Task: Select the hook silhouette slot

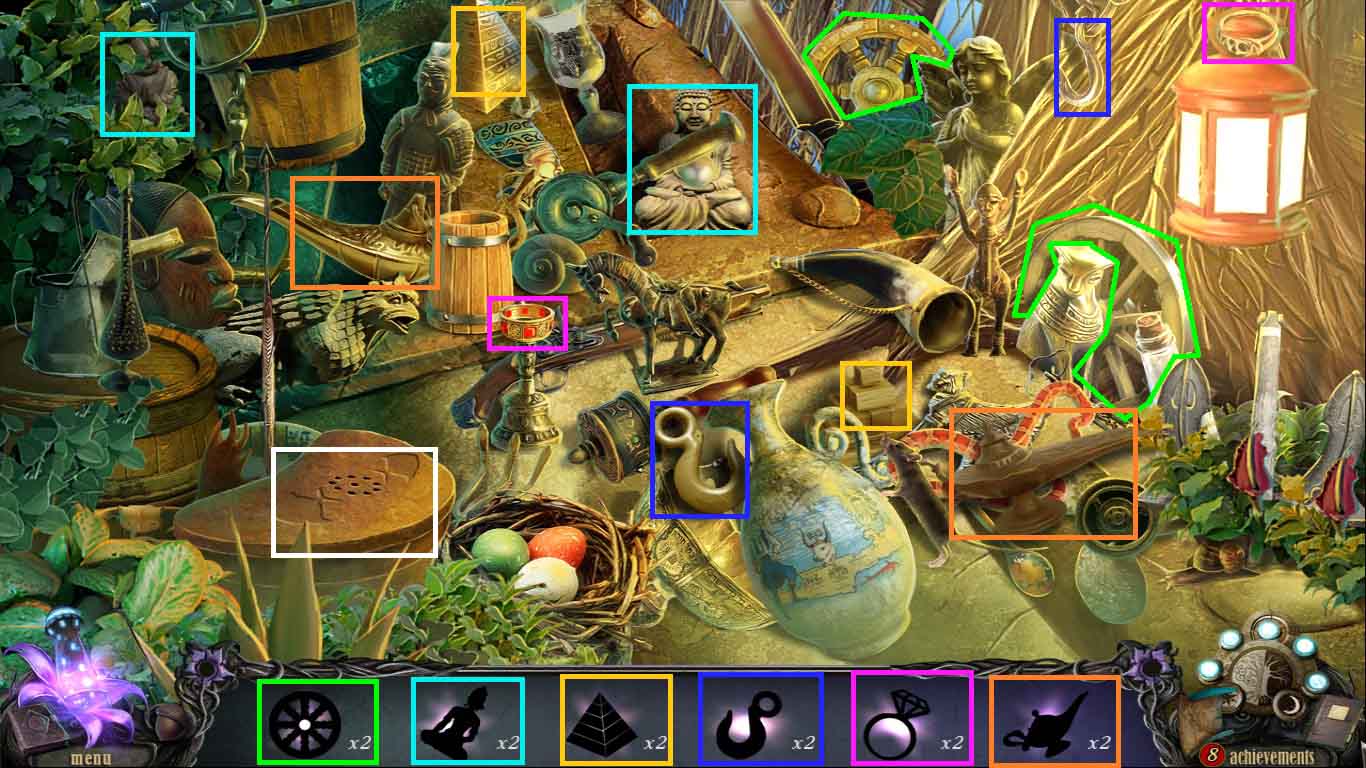Action: pyautogui.click(x=760, y=721)
